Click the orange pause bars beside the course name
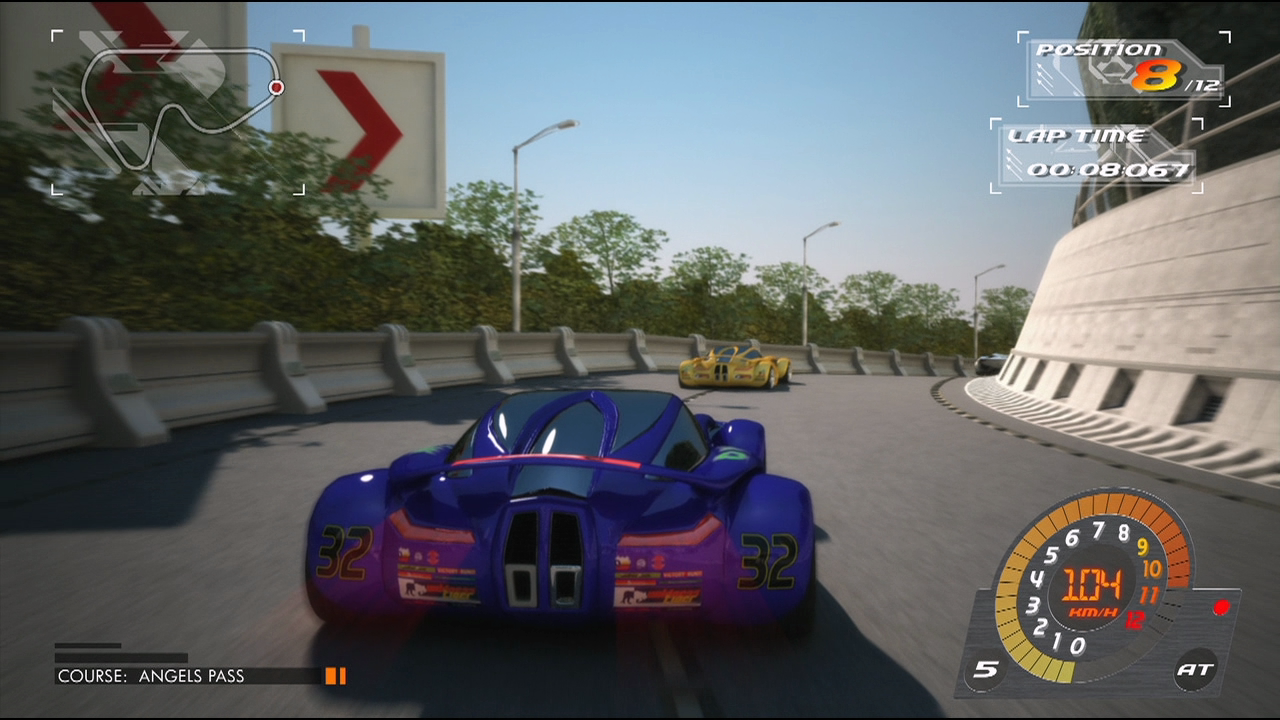Viewport: 1280px width, 720px height. pyautogui.click(x=335, y=676)
